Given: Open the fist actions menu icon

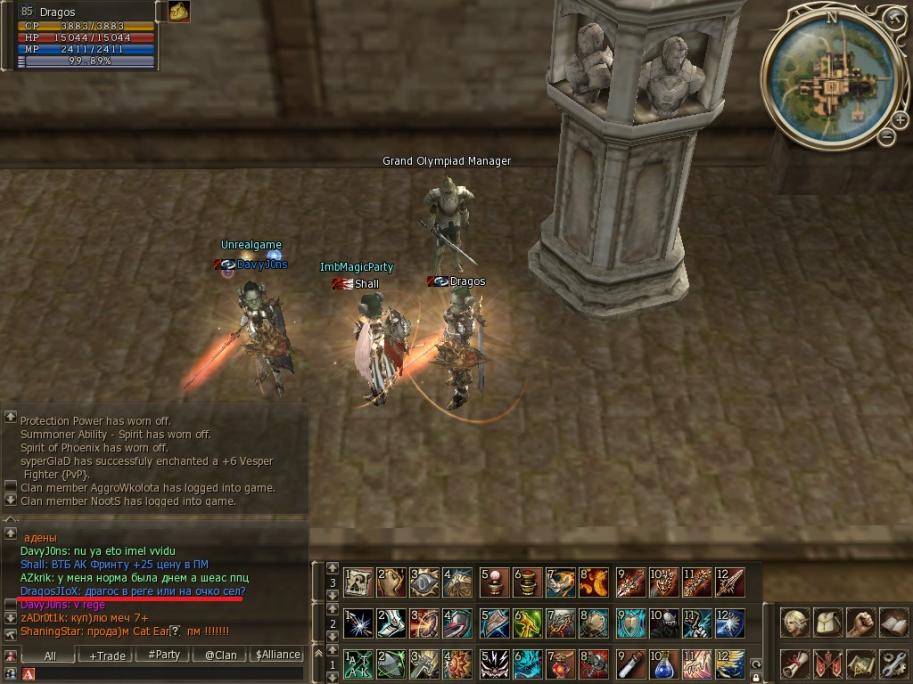Looking at the screenshot, I should coord(861,623).
